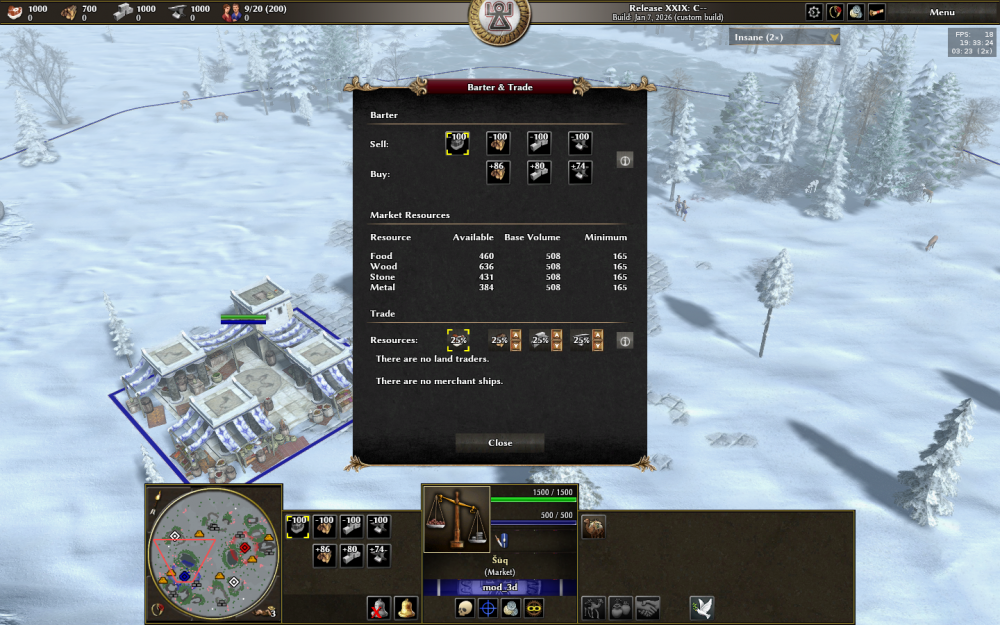The width and height of the screenshot is (1000, 625).
Task: Open the Insane (2×) game speed dropdown
Action: (x=784, y=37)
